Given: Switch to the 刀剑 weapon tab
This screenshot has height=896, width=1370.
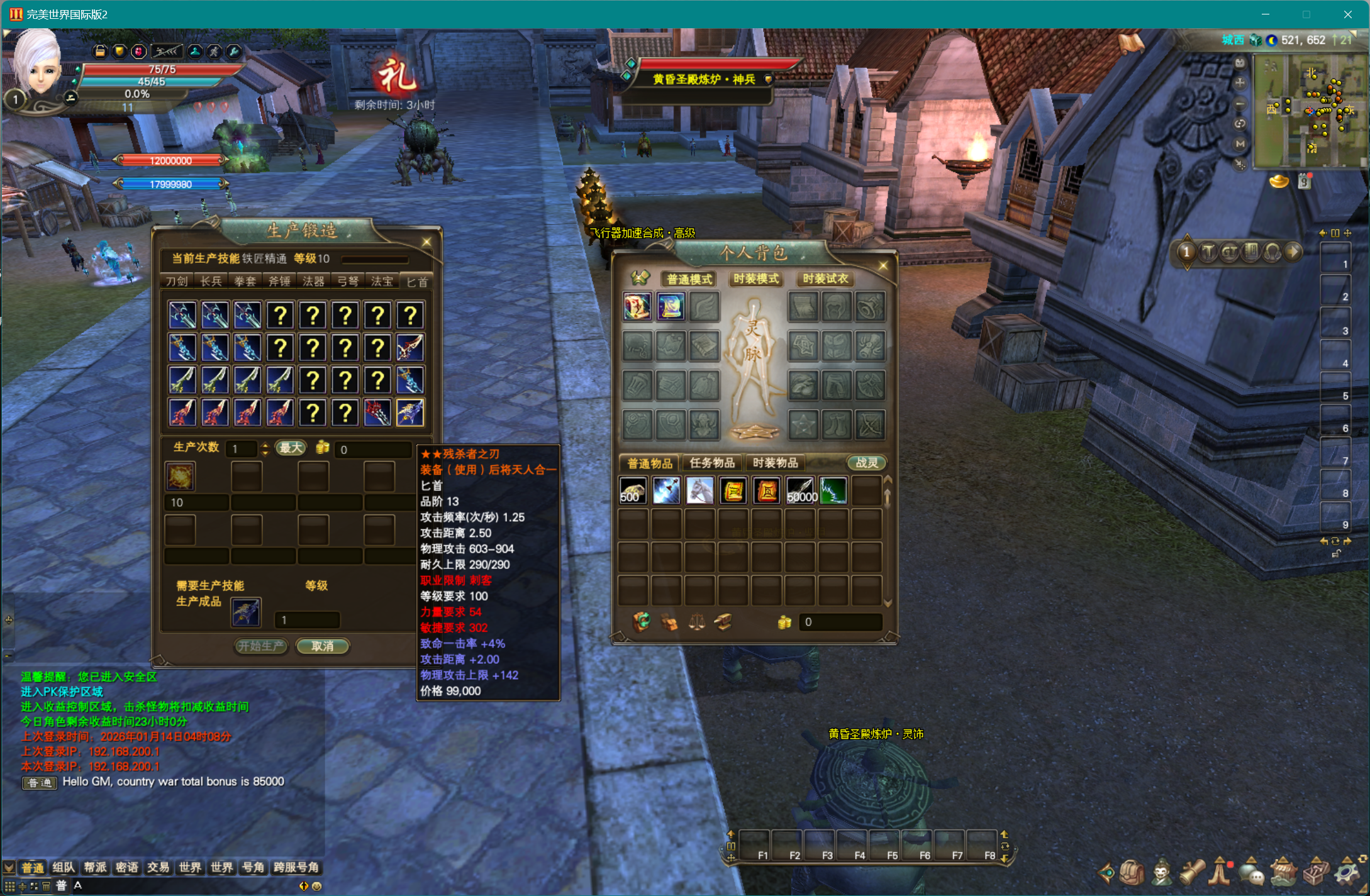Looking at the screenshot, I should click(x=177, y=281).
